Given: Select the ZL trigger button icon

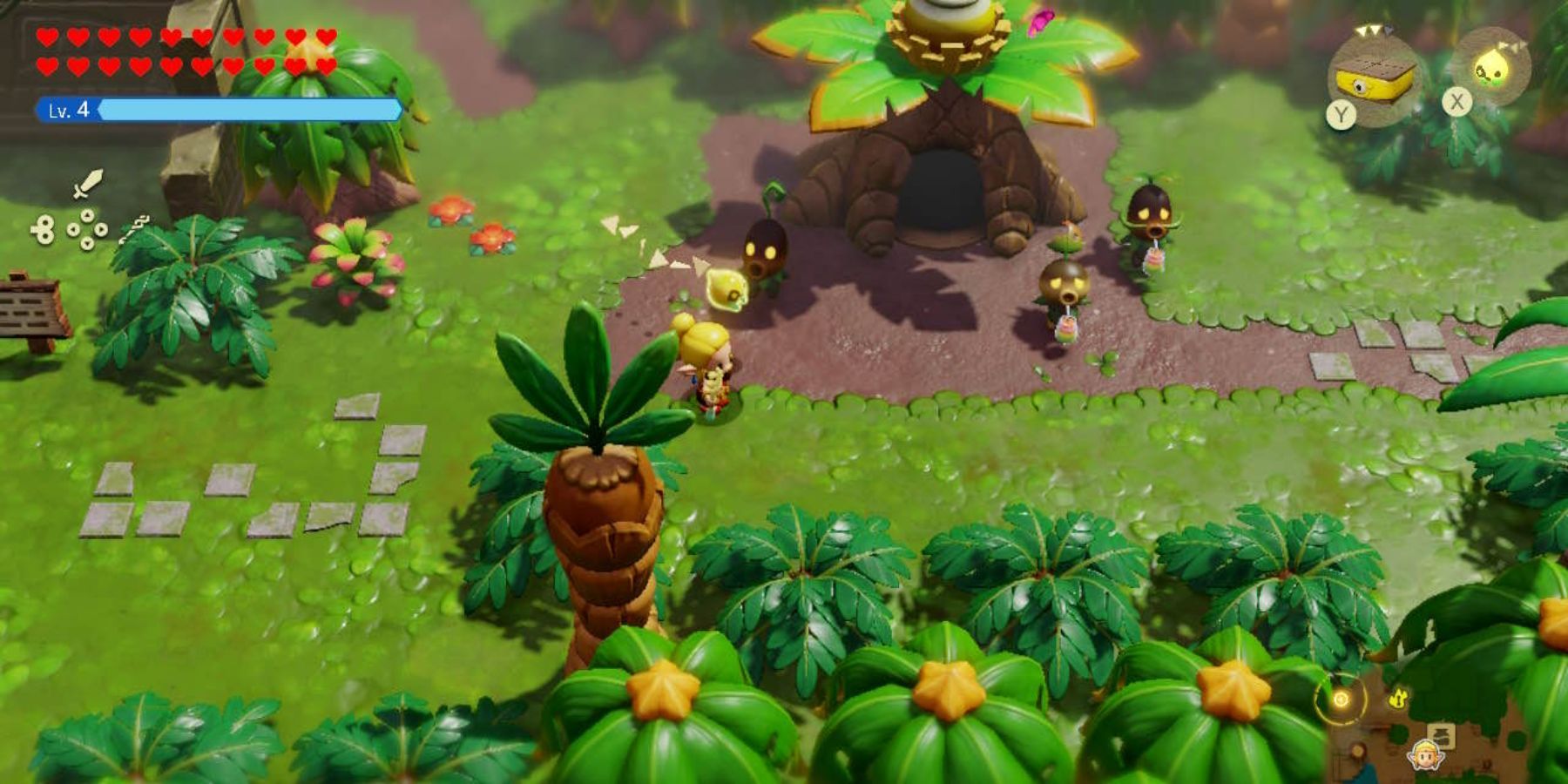Looking at the screenshot, I should [44, 231].
